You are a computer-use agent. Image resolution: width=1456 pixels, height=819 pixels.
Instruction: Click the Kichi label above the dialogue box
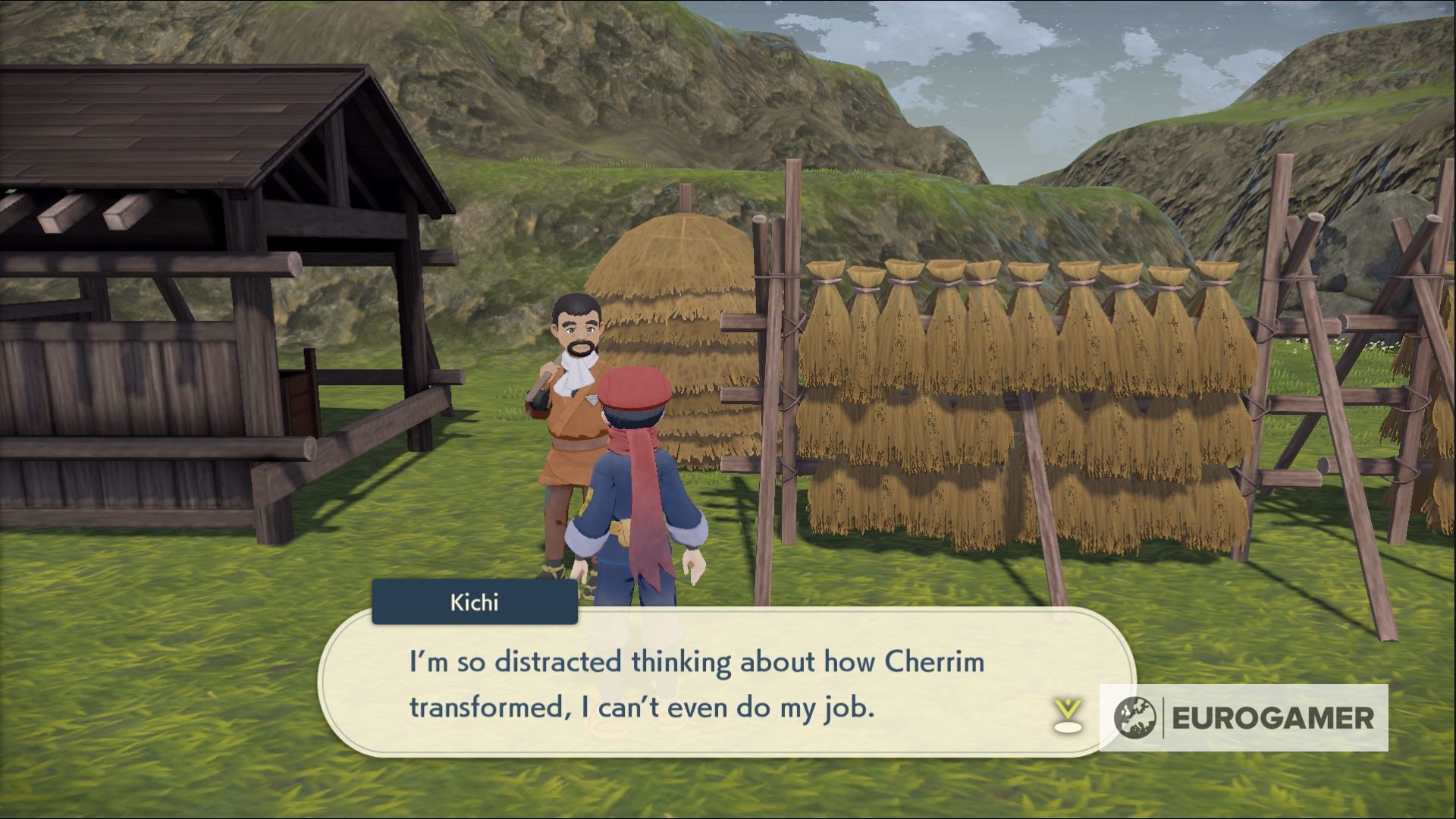click(474, 601)
